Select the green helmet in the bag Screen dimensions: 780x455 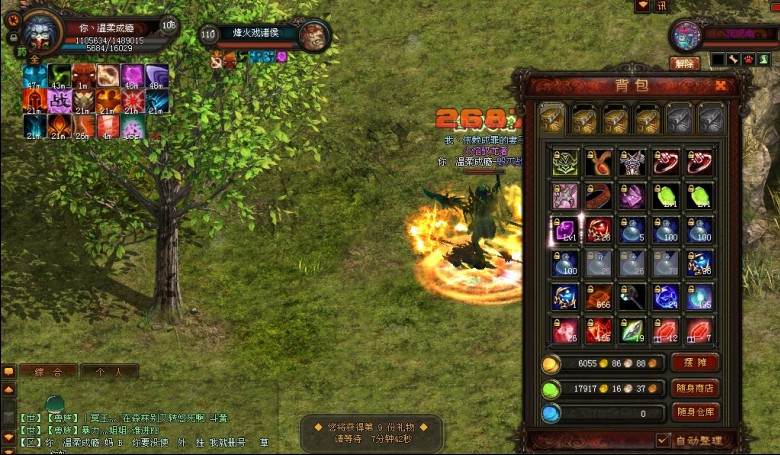tap(566, 162)
